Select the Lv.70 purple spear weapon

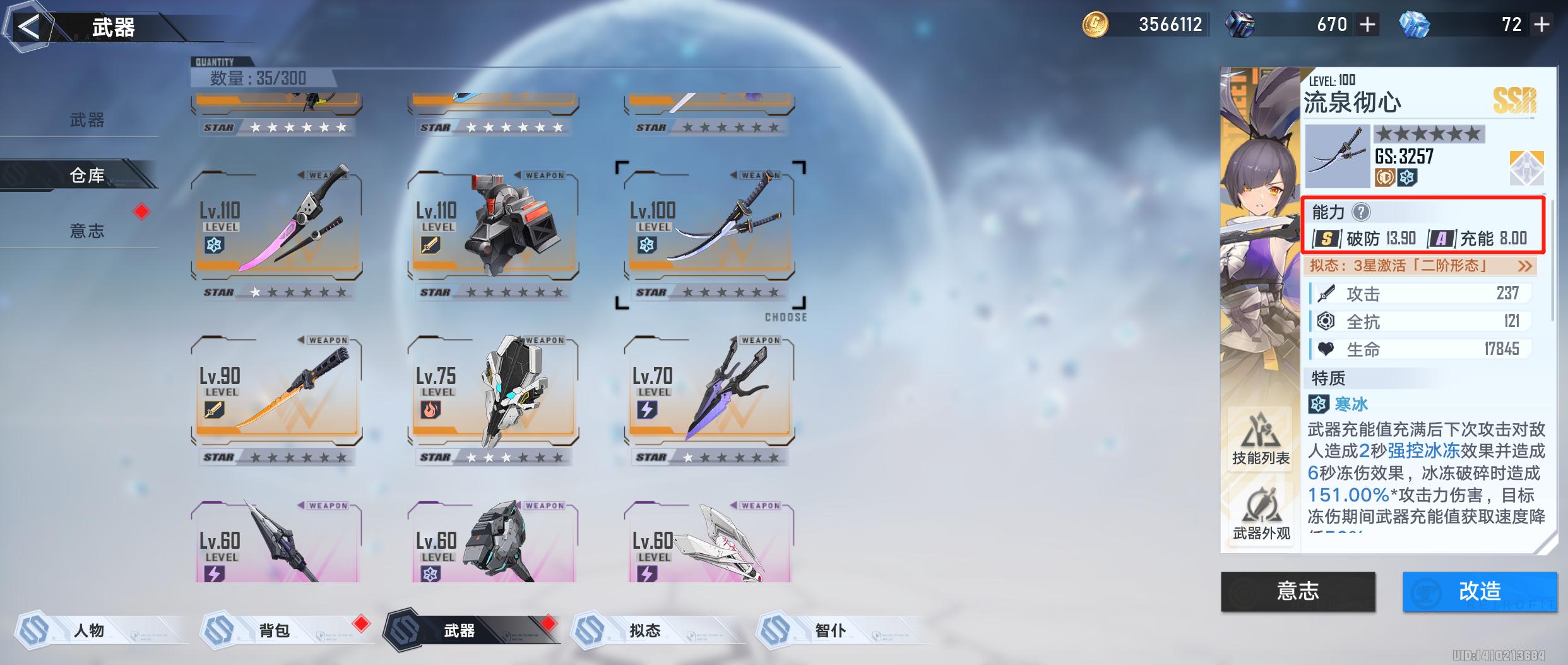[x=710, y=390]
